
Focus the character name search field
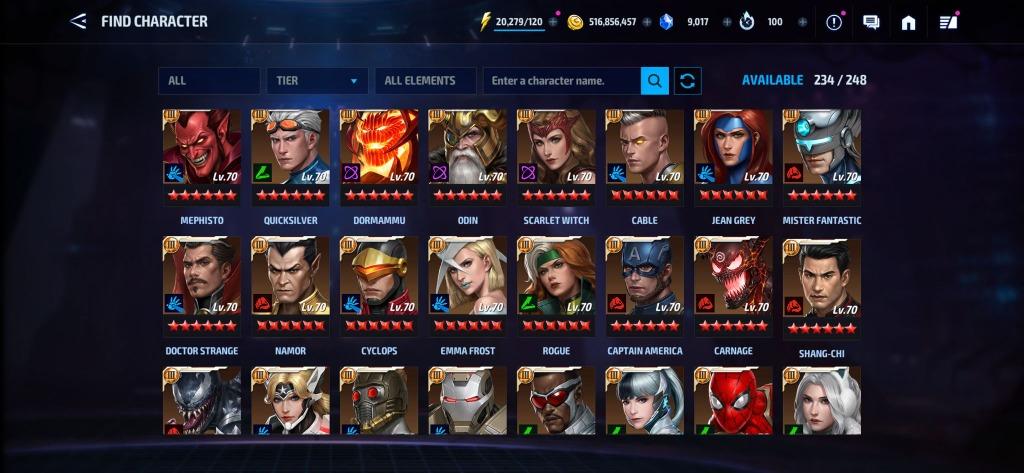(x=562, y=81)
